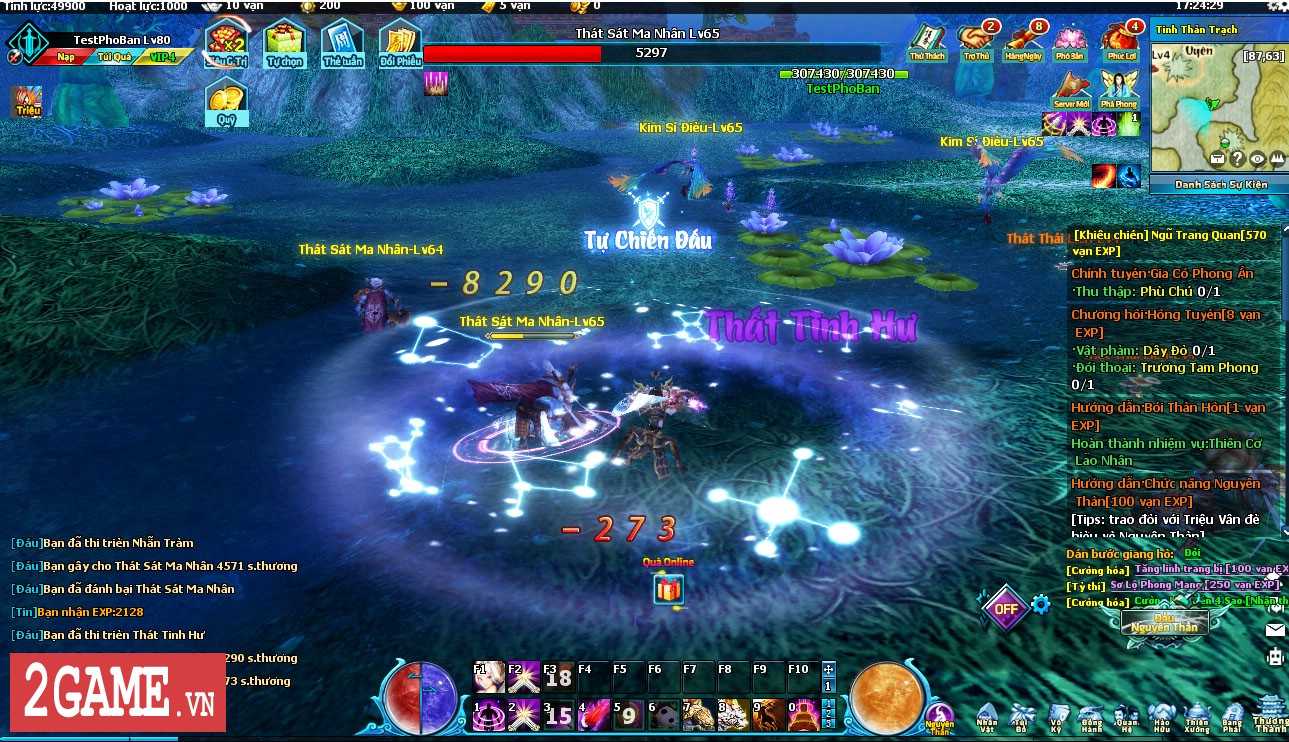Screen dimensions: 1289x742
Task: Open the Hàng Ngày daily icon
Action: (x=1023, y=41)
